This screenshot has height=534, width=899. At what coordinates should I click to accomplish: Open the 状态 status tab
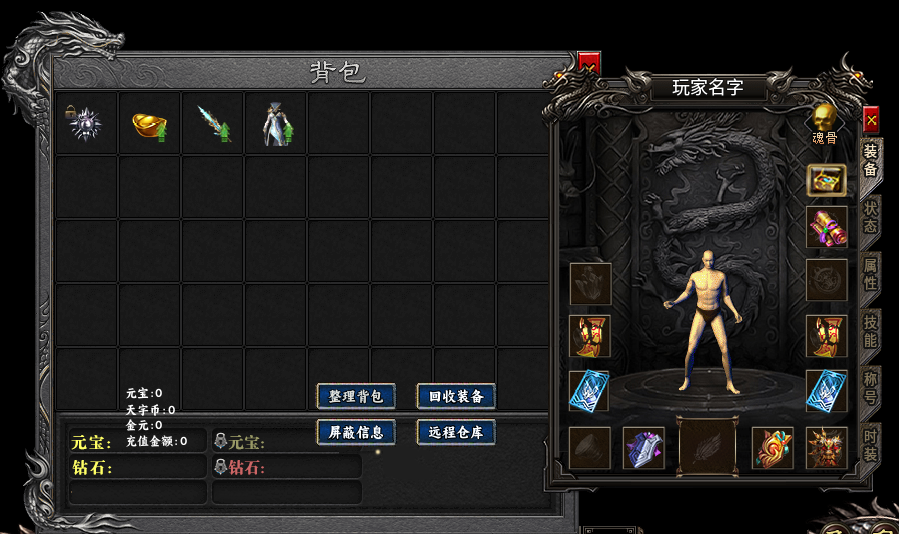coord(870,218)
